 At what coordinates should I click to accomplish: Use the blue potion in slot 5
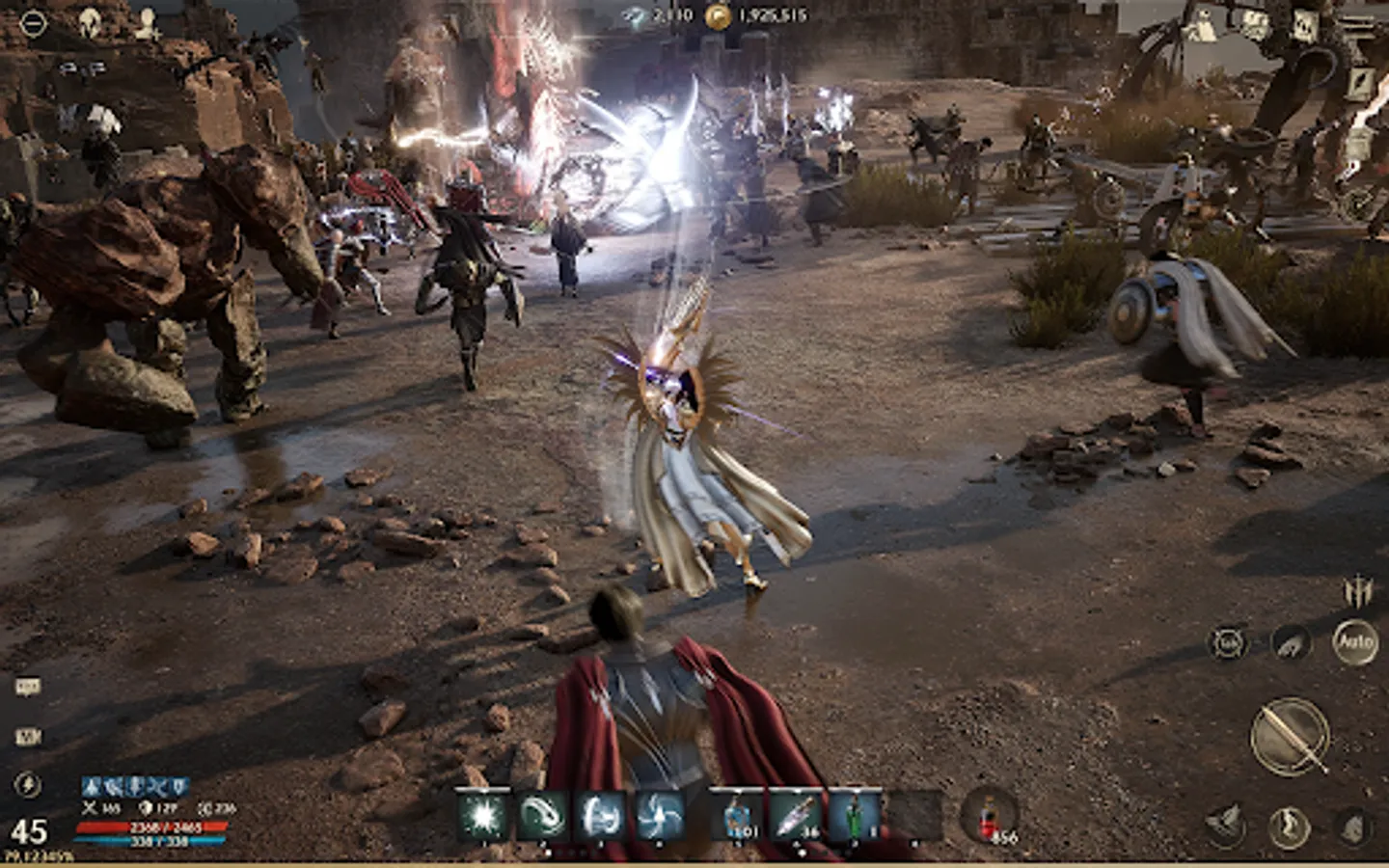click(738, 815)
